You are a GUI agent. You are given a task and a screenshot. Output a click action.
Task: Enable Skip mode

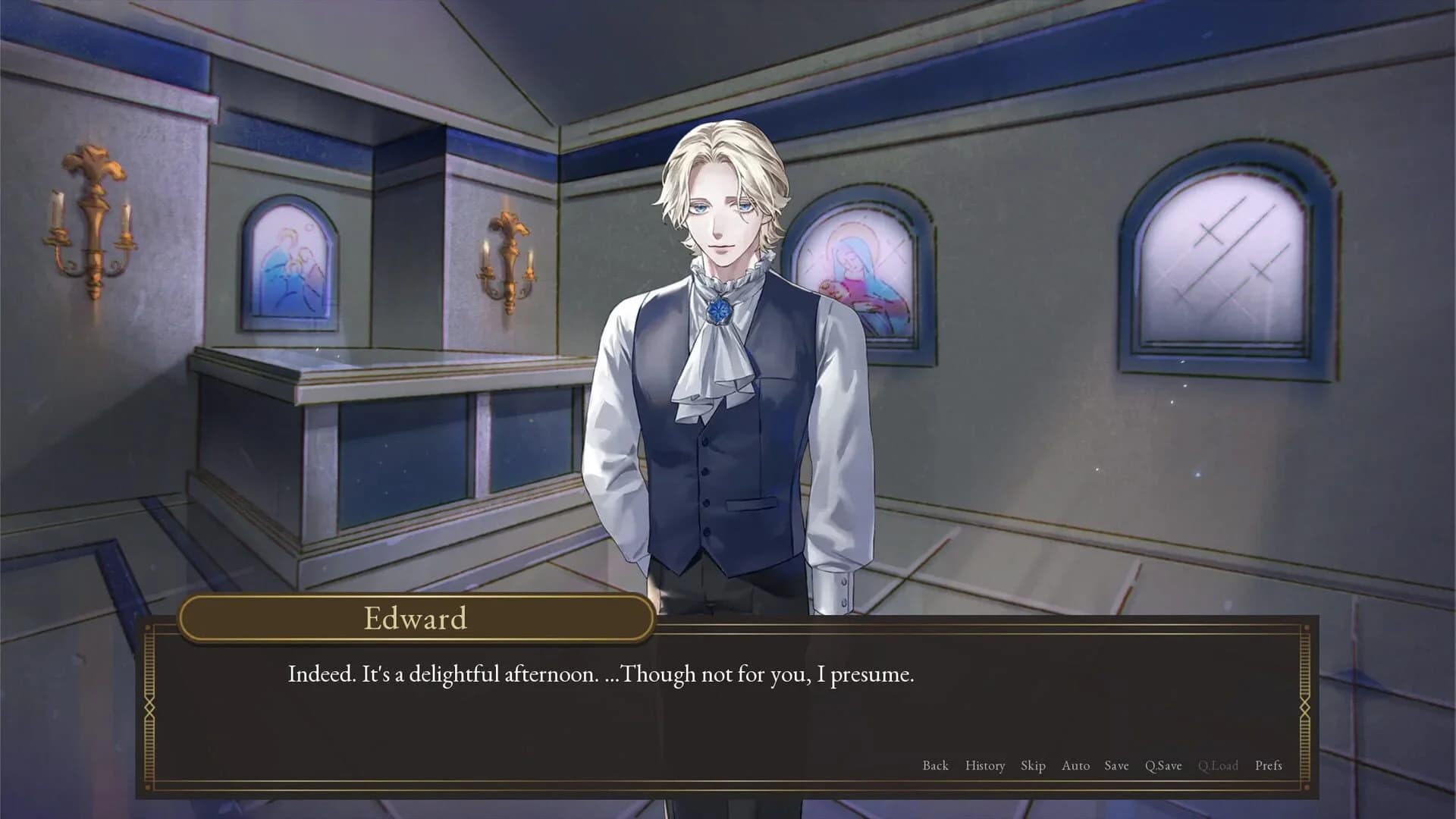[1034, 766]
